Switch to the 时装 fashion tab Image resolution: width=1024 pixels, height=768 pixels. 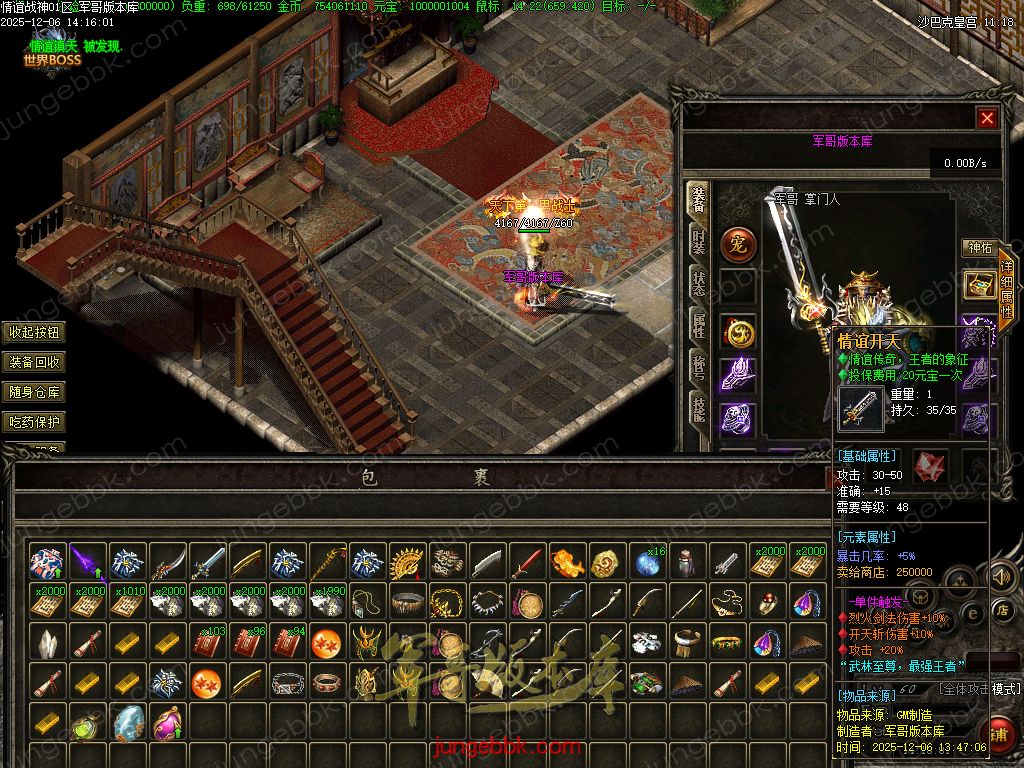(698, 243)
